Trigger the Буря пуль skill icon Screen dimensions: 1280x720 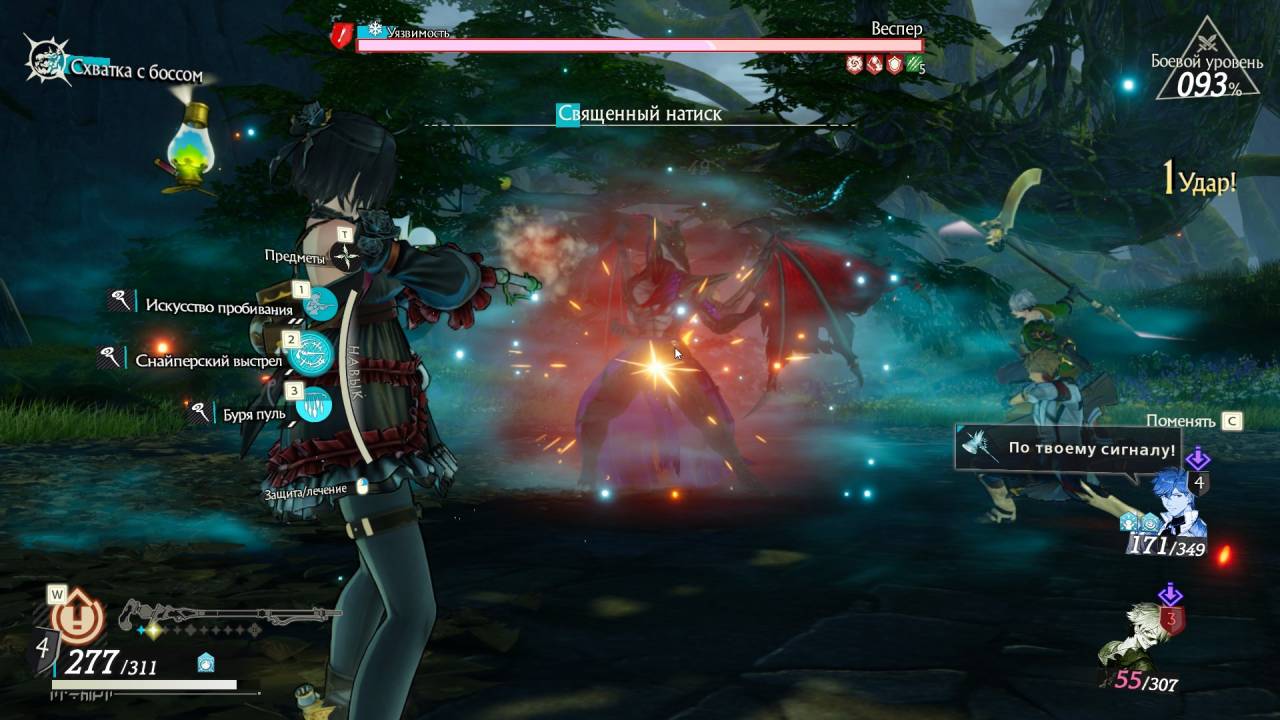313,405
